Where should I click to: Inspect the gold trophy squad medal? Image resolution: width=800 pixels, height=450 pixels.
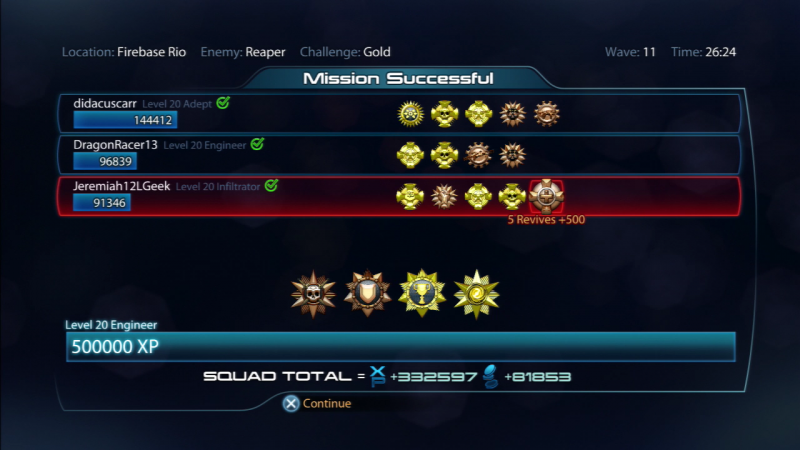click(422, 292)
